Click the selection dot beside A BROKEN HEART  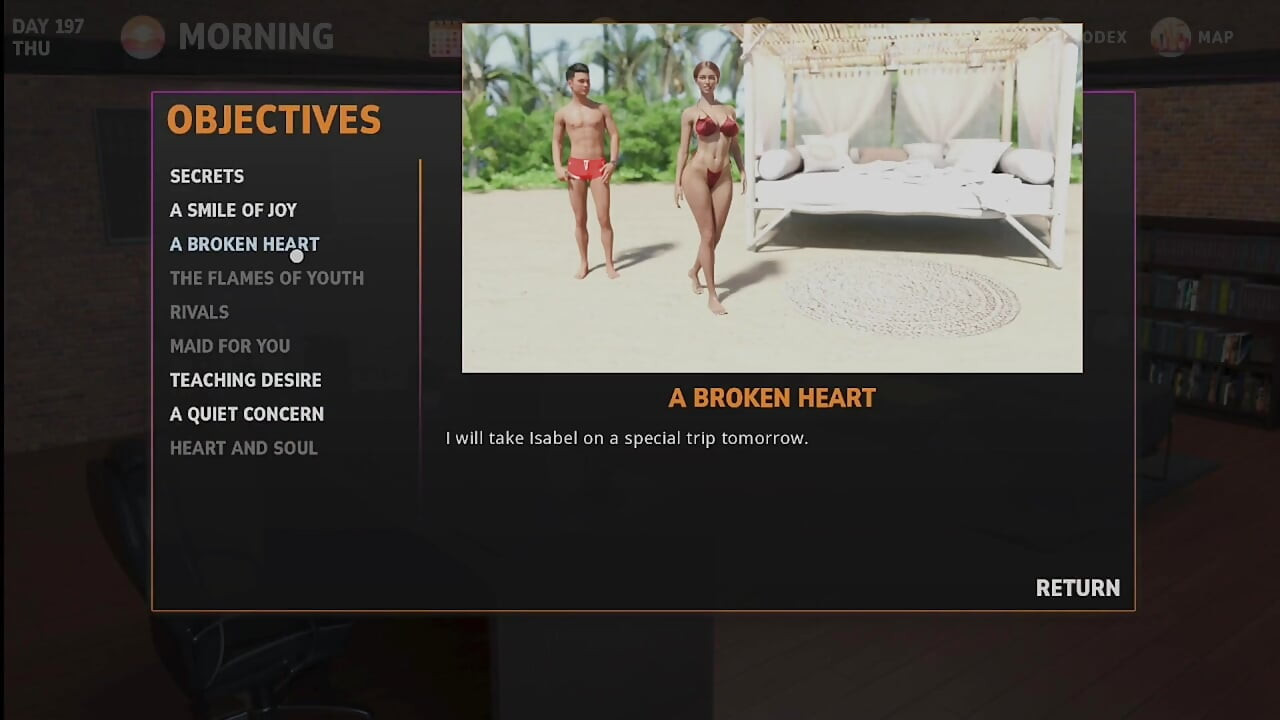(296, 256)
